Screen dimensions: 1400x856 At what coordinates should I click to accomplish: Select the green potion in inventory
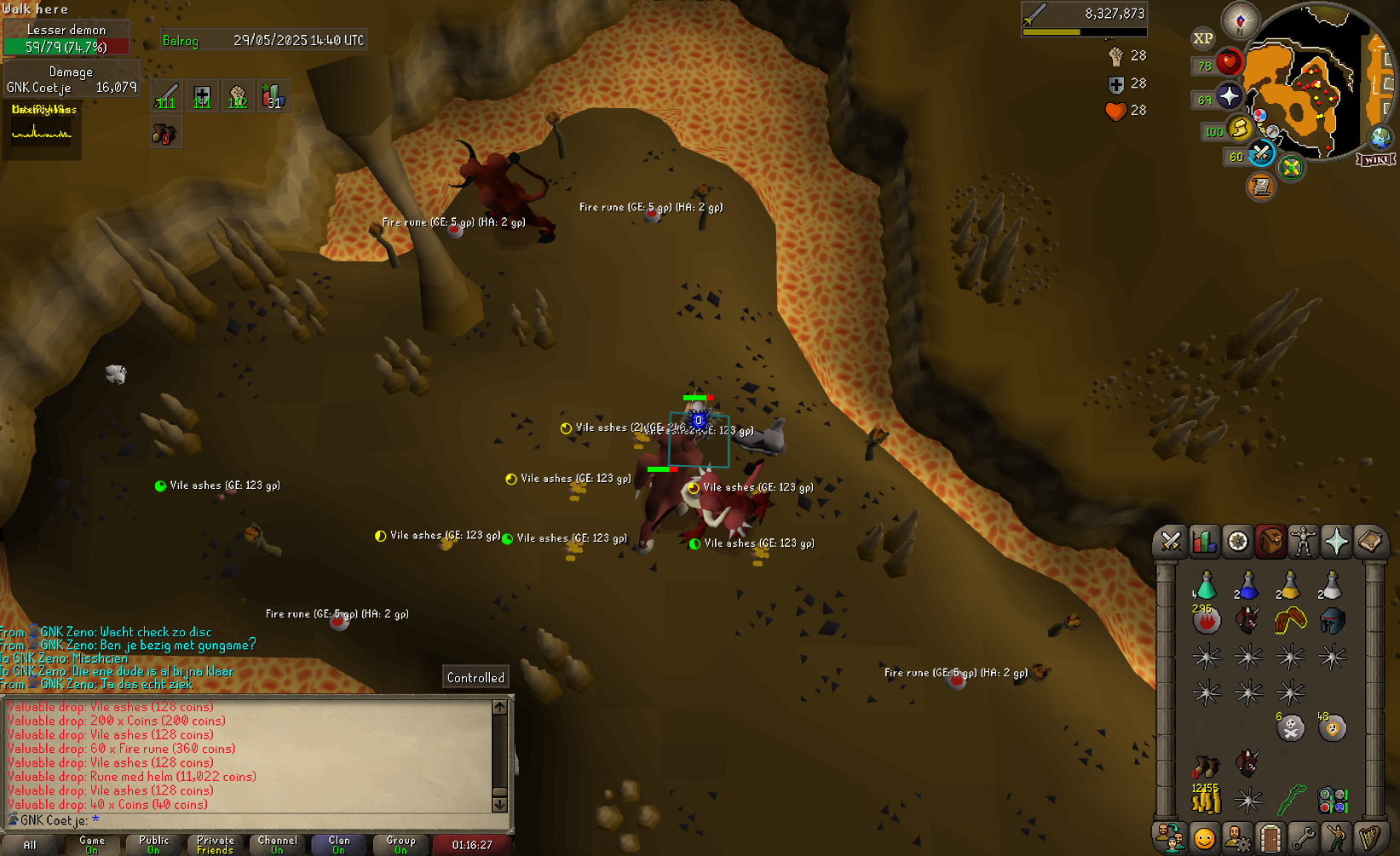click(1206, 586)
